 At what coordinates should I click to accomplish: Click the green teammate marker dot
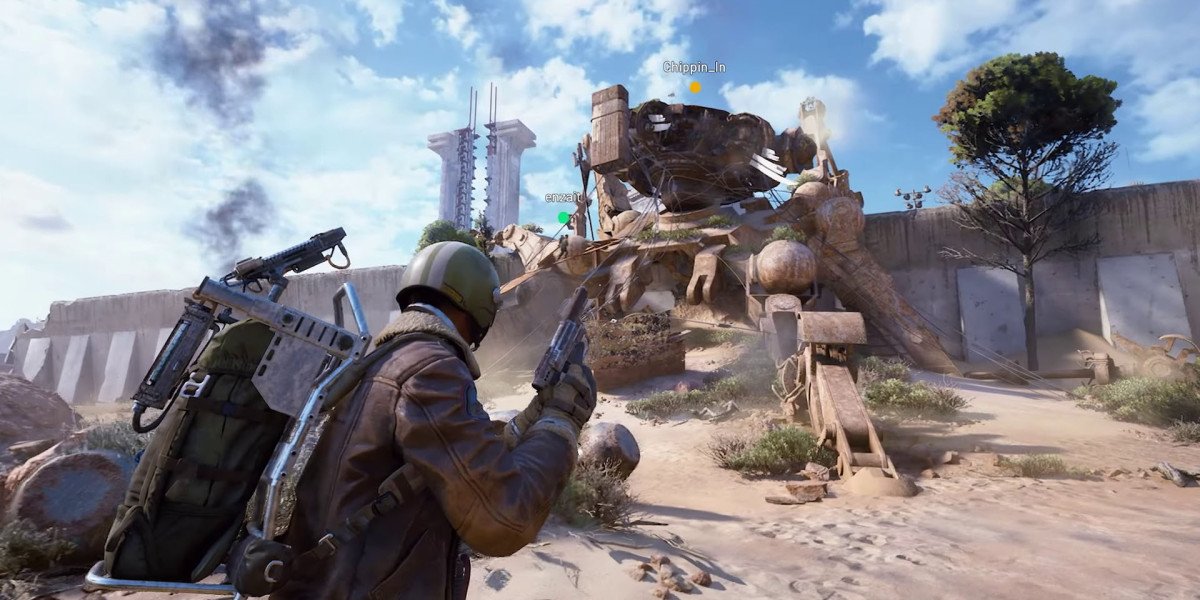pyautogui.click(x=564, y=217)
